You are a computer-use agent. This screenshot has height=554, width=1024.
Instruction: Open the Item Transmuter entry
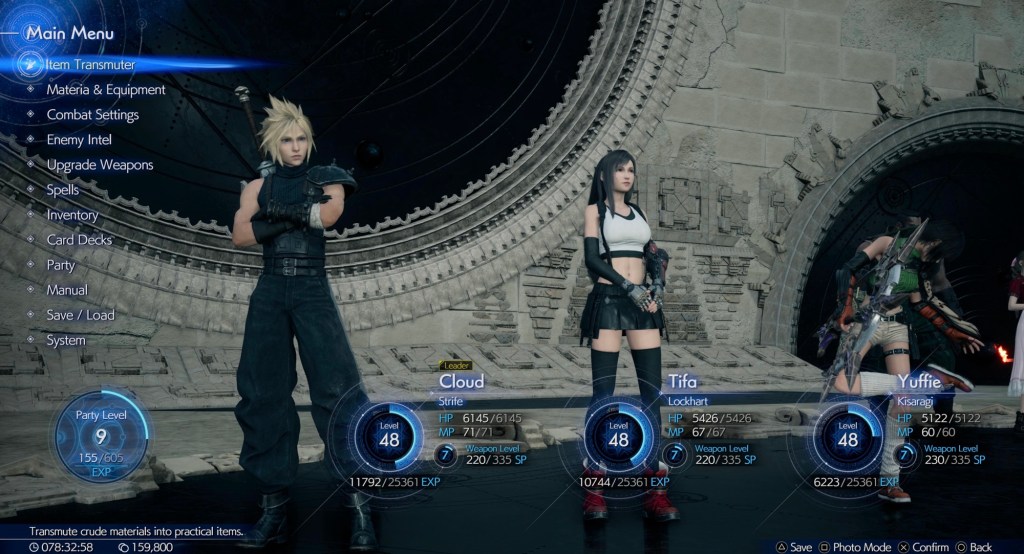90,65
